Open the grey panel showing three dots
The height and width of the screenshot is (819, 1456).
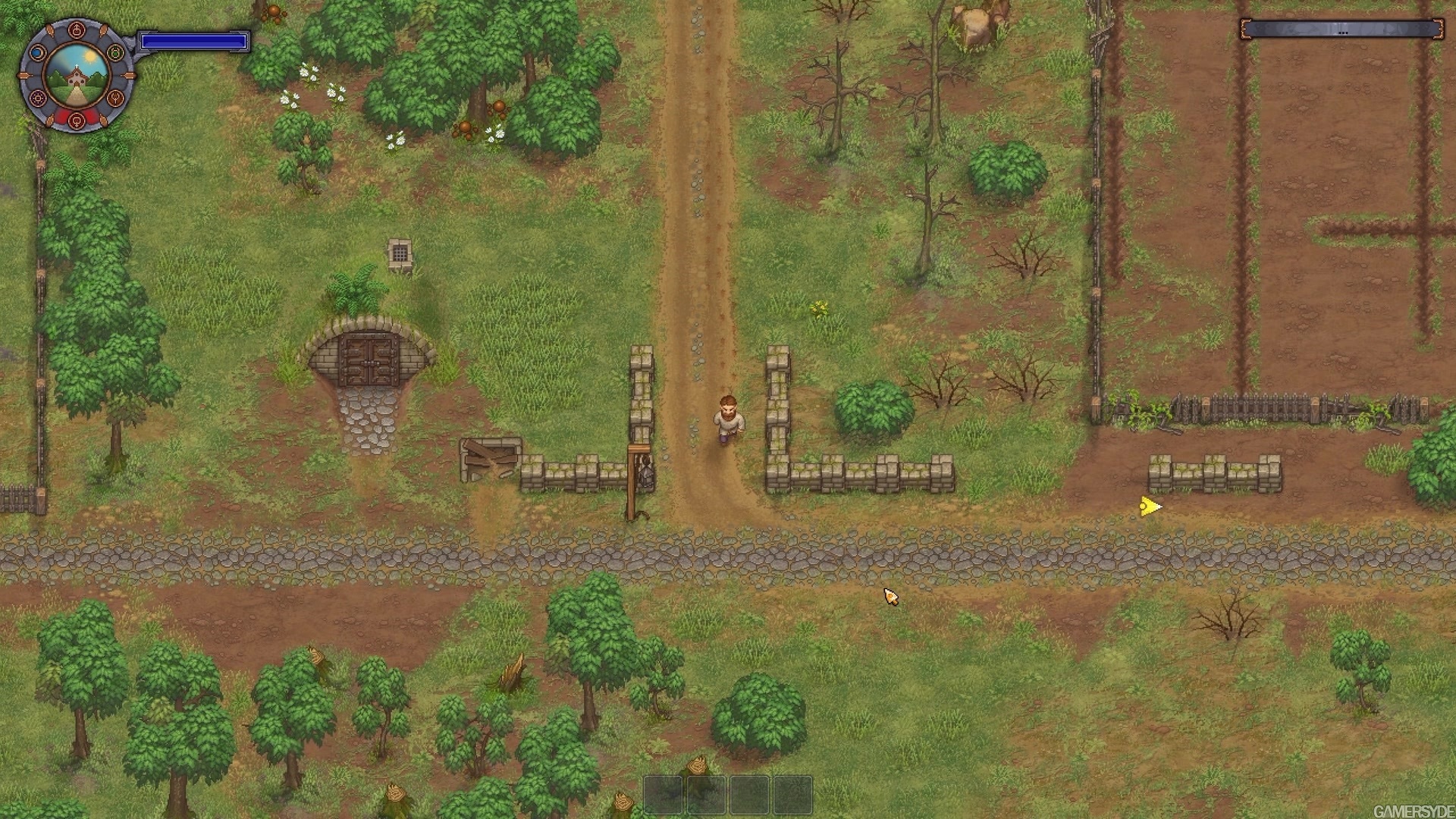pyautogui.click(x=1341, y=30)
